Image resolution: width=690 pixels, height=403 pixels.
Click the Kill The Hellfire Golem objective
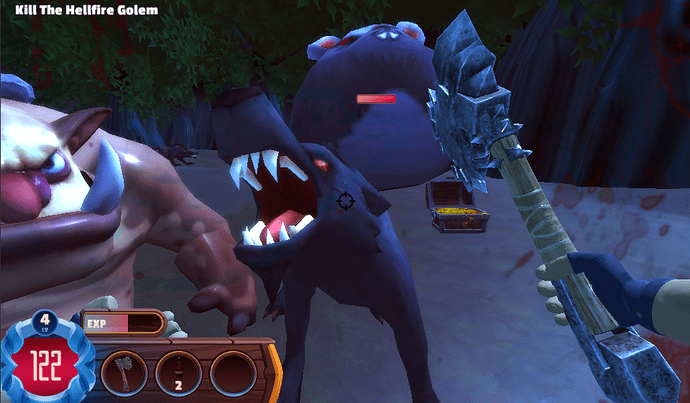point(86,10)
